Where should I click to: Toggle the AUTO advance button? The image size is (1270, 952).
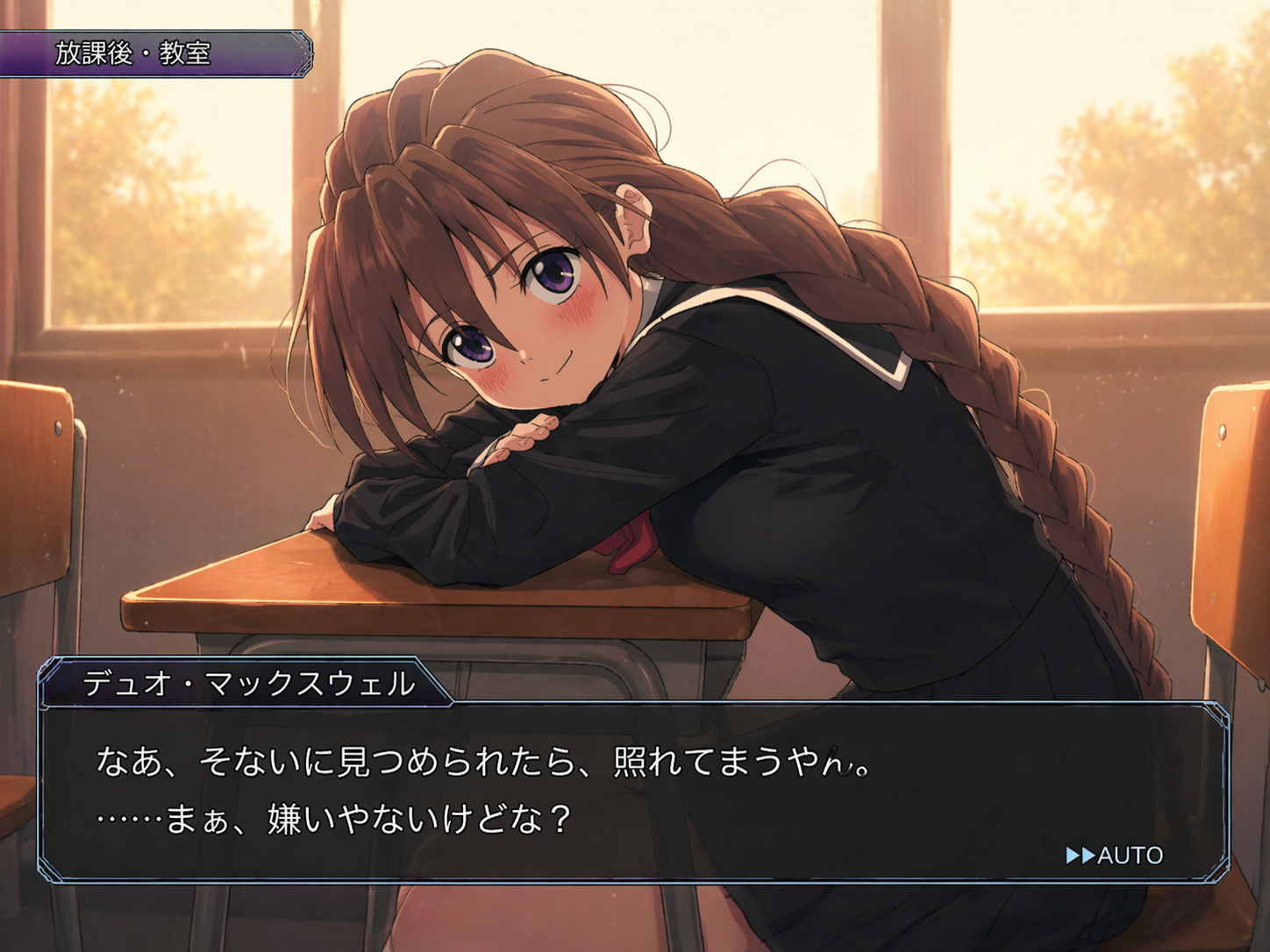[1114, 855]
